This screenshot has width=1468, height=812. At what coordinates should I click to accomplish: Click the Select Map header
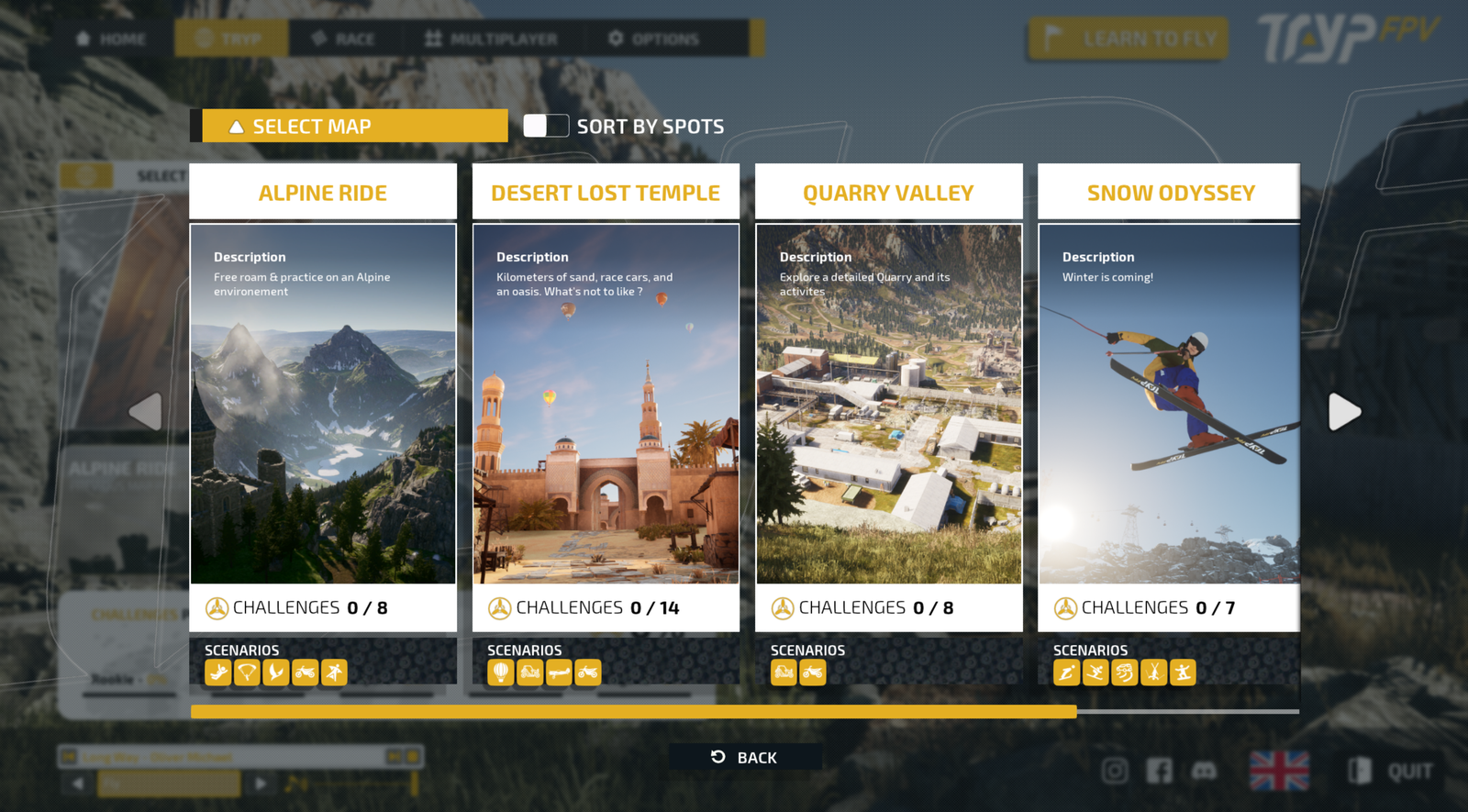(x=354, y=127)
